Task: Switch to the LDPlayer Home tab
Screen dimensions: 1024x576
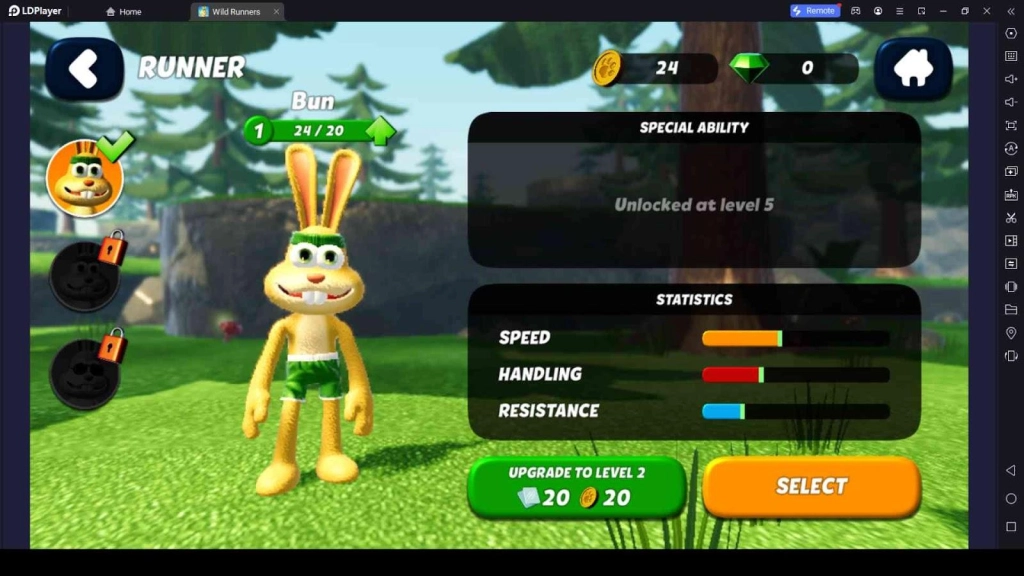Action: coord(124,12)
